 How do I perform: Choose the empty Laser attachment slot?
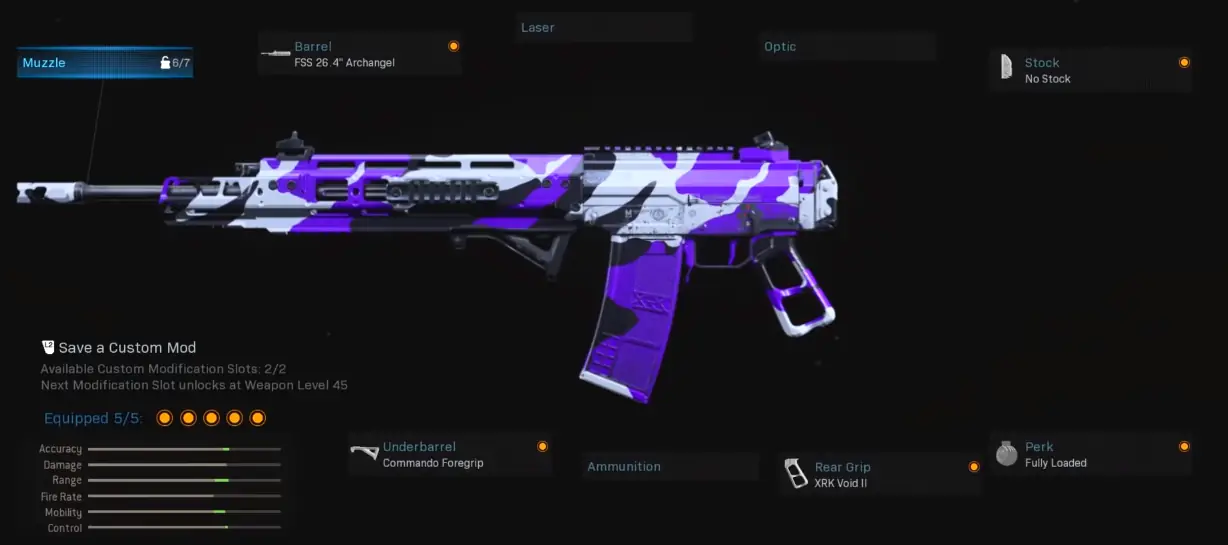[x=604, y=28]
